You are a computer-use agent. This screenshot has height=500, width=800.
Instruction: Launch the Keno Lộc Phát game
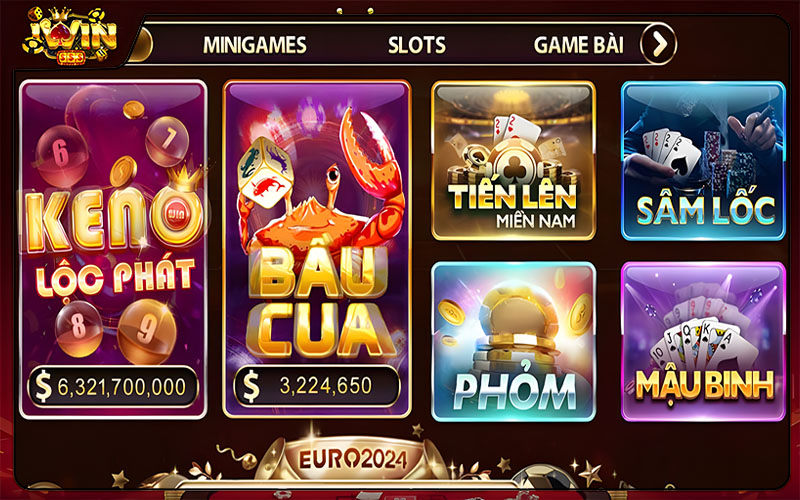[113, 249]
